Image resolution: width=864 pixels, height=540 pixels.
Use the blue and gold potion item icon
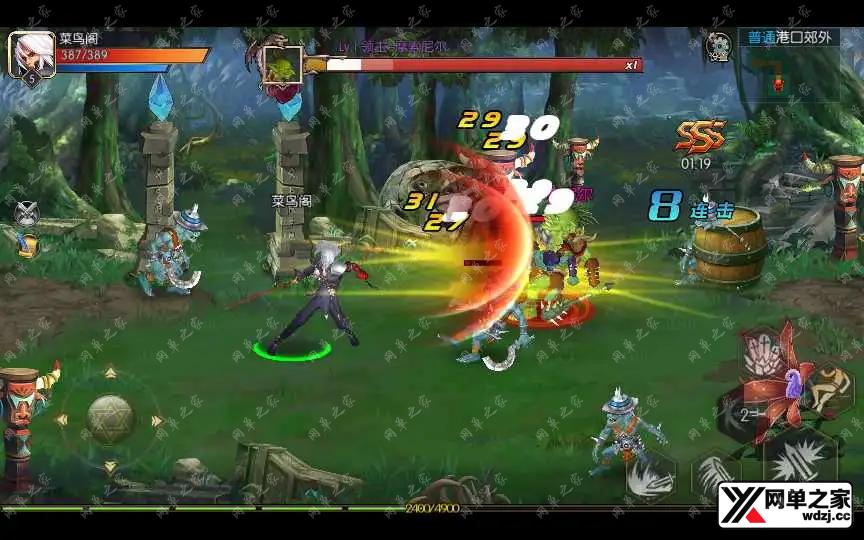pyautogui.click(x=28, y=244)
